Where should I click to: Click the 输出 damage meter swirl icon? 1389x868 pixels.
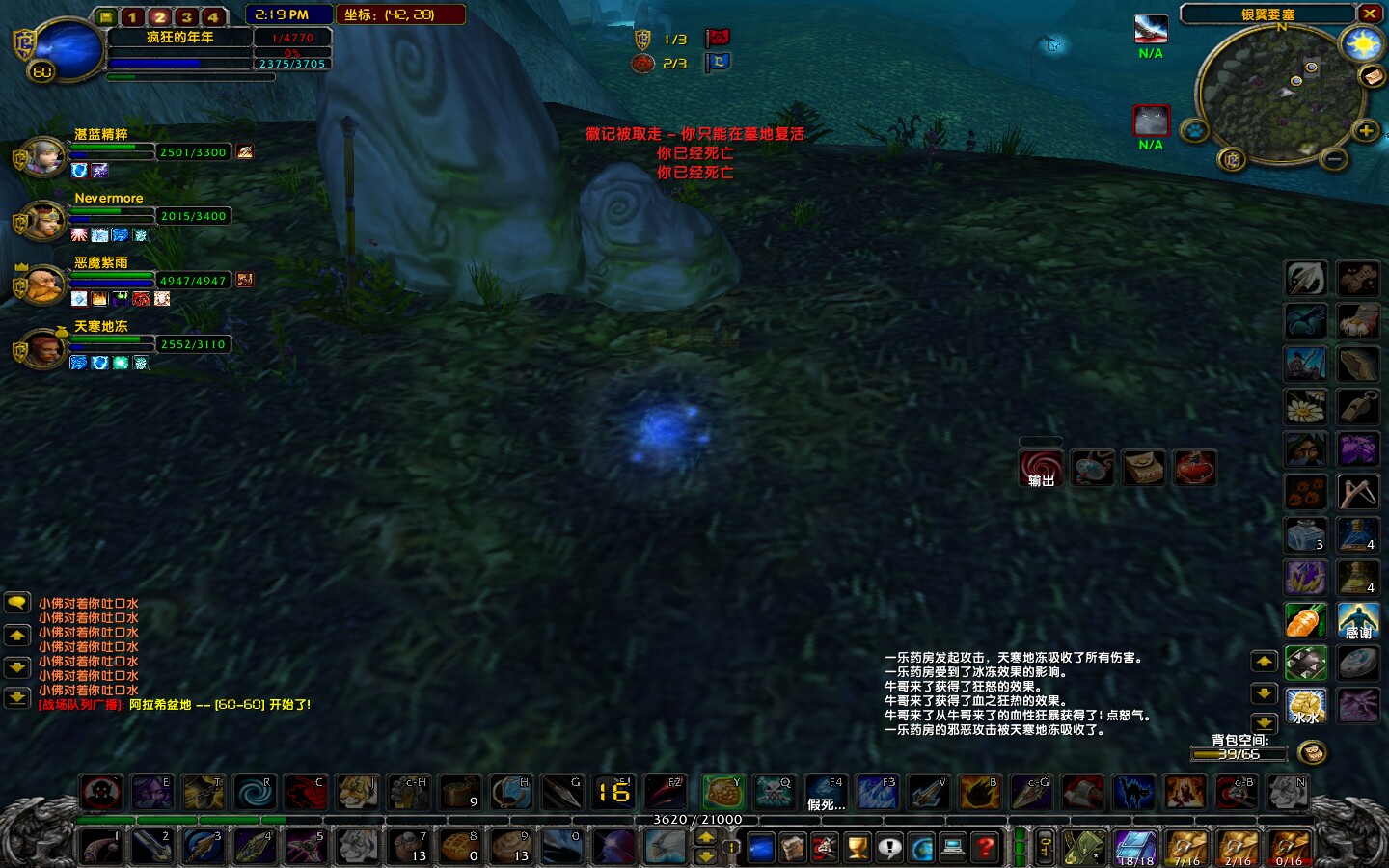(1042, 468)
